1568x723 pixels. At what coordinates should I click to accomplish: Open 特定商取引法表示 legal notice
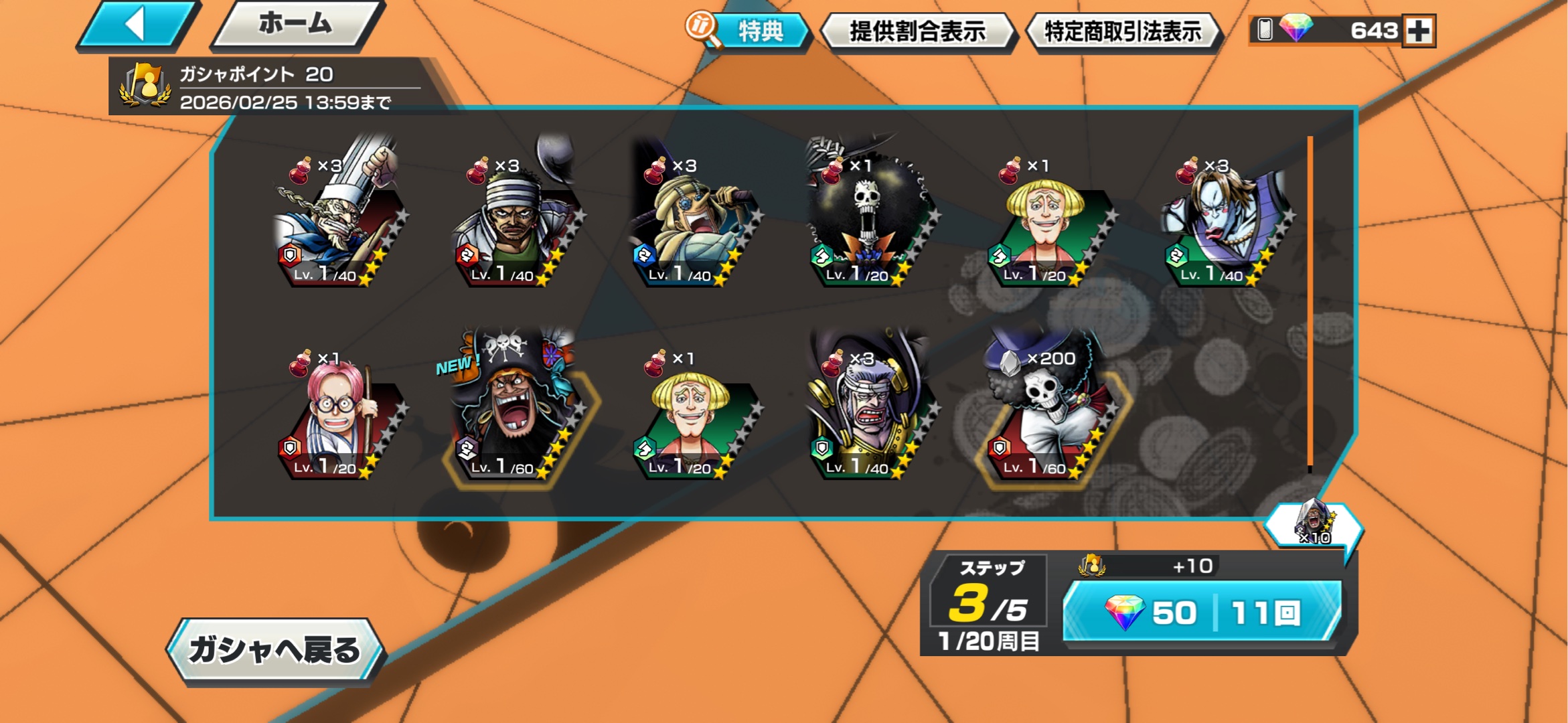pyautogui.click(x=1123, y=31)
